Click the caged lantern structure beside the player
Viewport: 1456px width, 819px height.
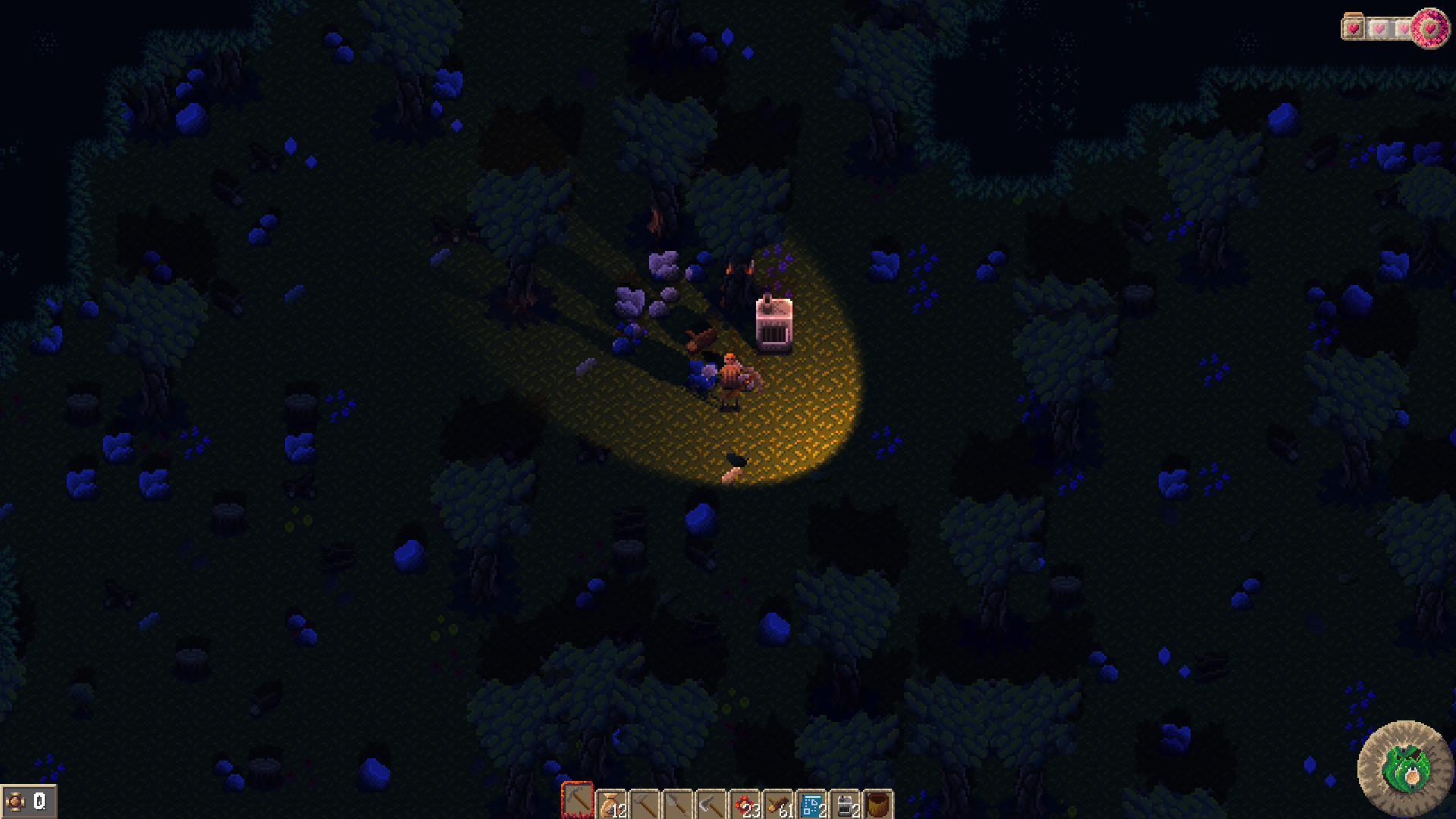coord(773,322)
